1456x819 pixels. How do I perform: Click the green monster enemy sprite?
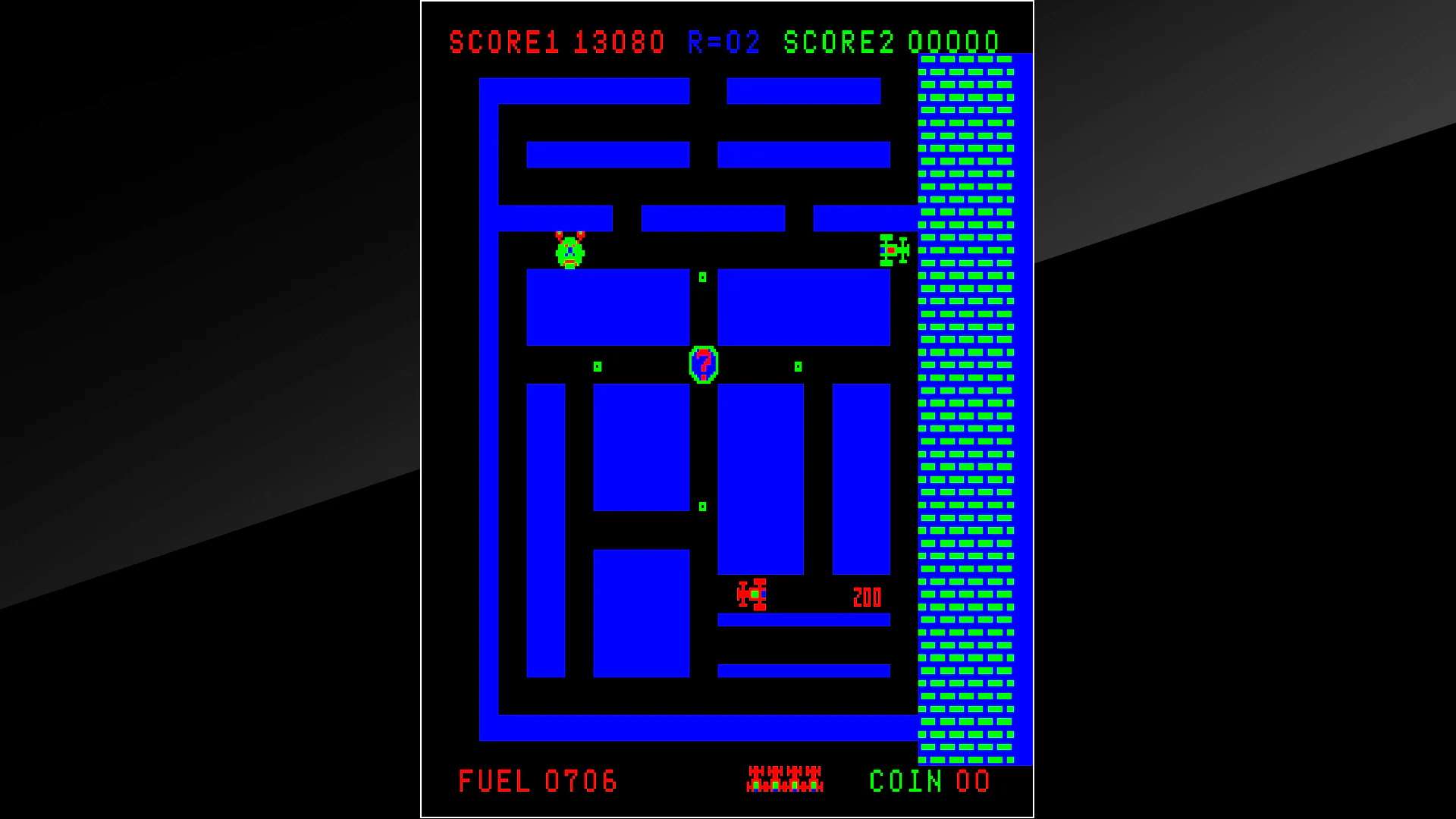(x=570, y=251)
